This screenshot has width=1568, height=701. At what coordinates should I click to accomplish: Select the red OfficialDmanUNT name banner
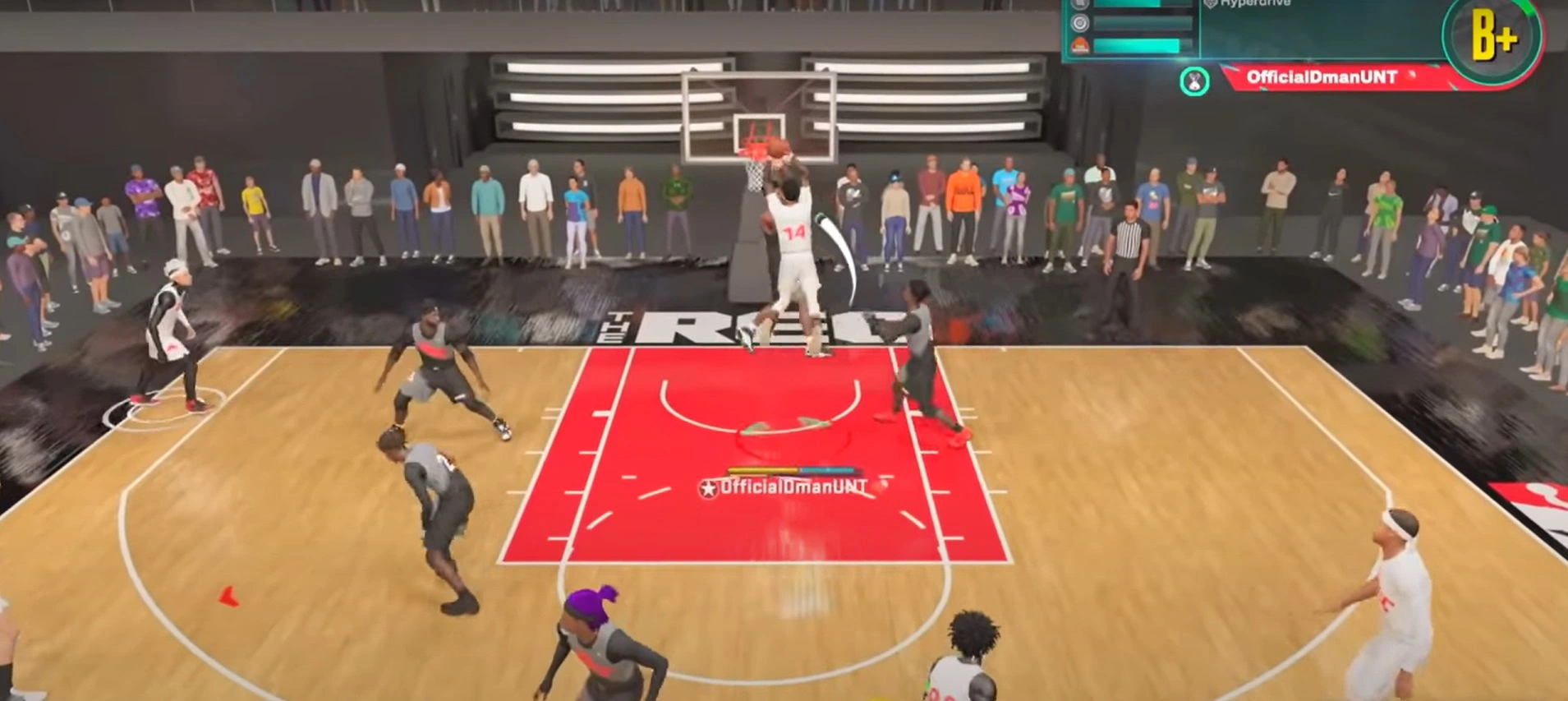pyautogui.click(x=1321, y=77)
